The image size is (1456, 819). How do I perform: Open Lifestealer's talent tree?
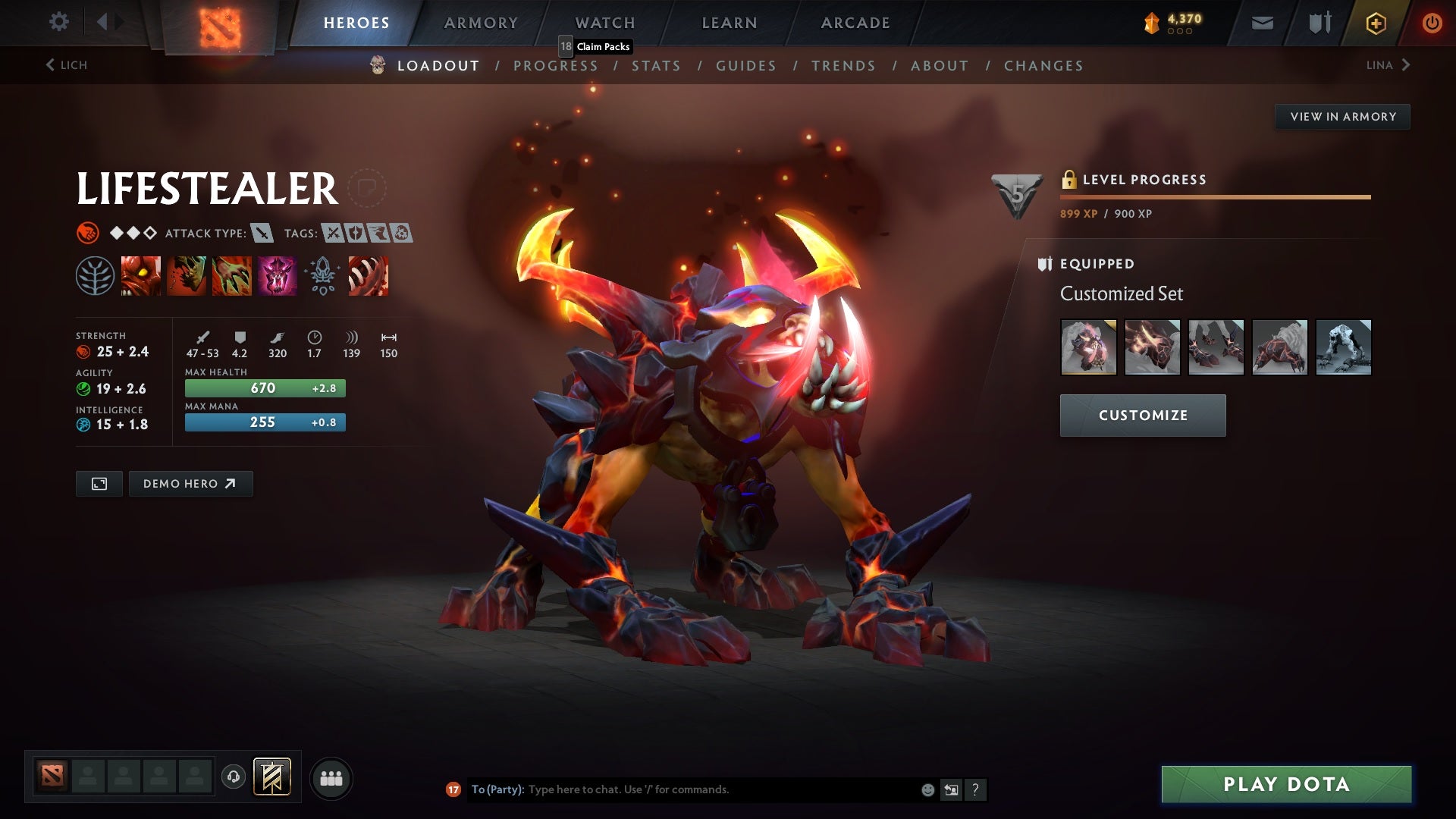(x=96, y=275)
